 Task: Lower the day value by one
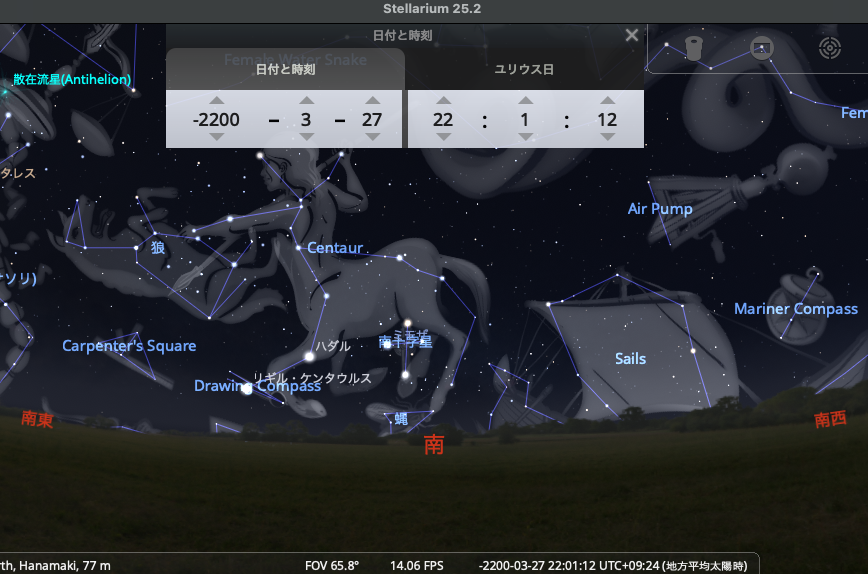tap(373, 137)
